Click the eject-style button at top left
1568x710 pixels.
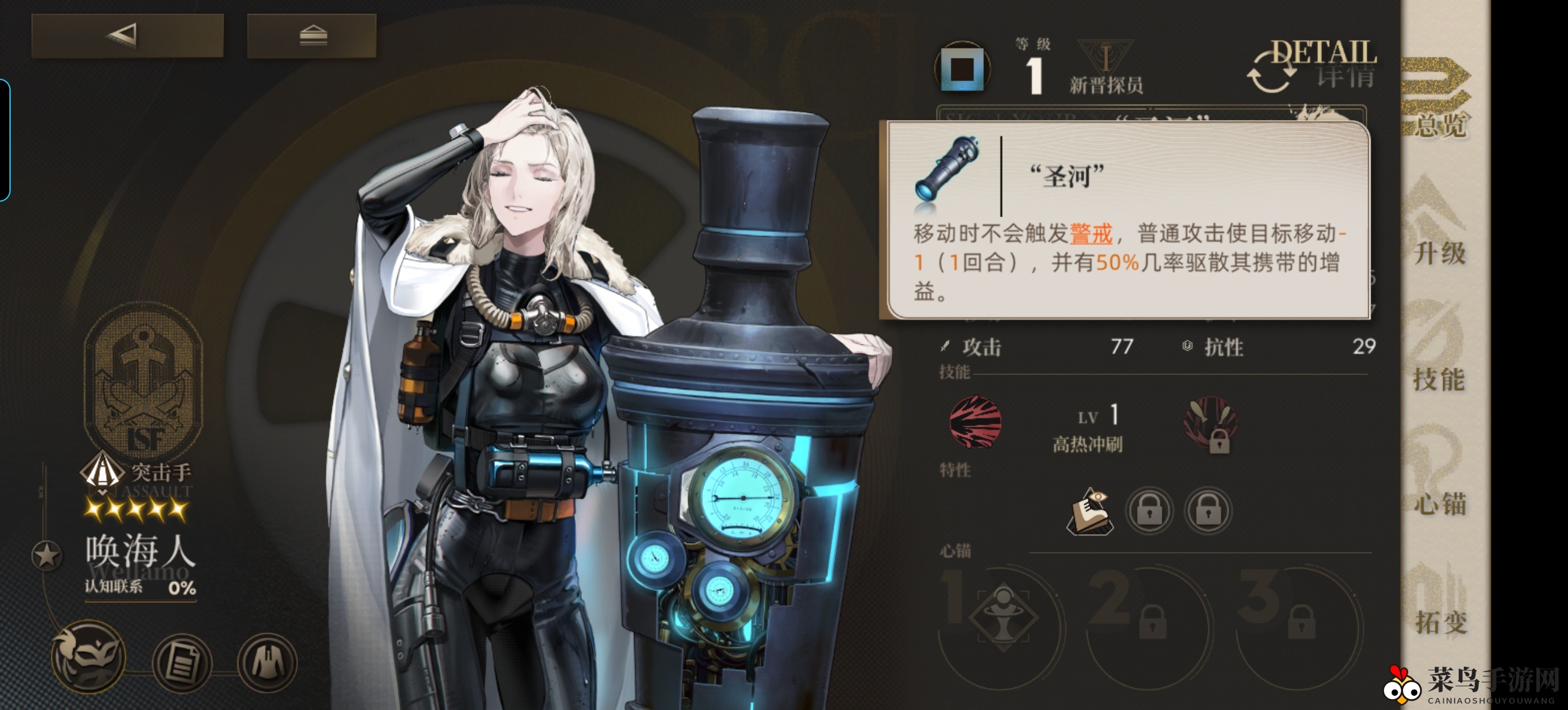coord(313,35)
